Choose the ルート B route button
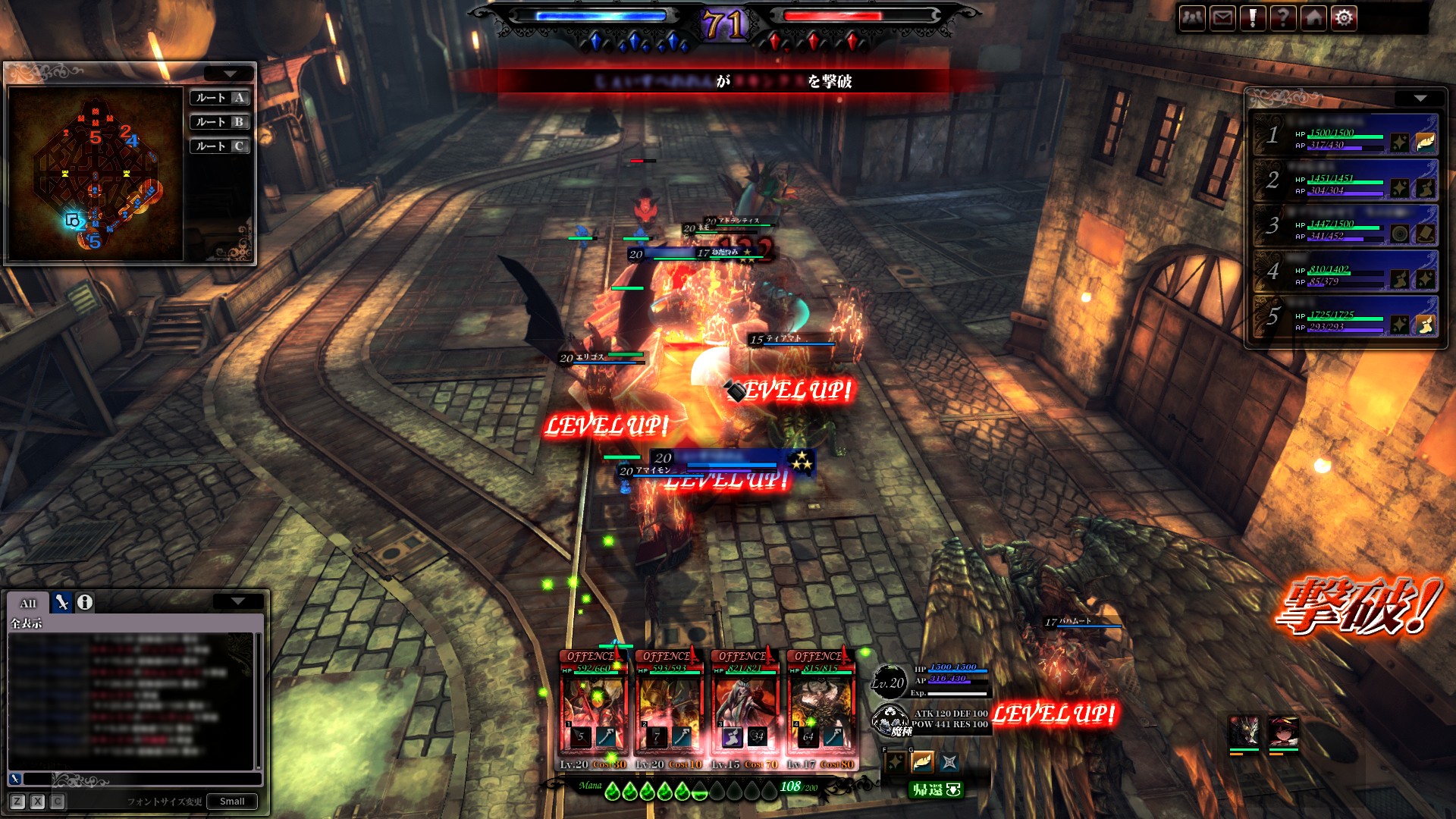Screen dimensions: 1456x819 pyautogui.click(x=220, y=122)
